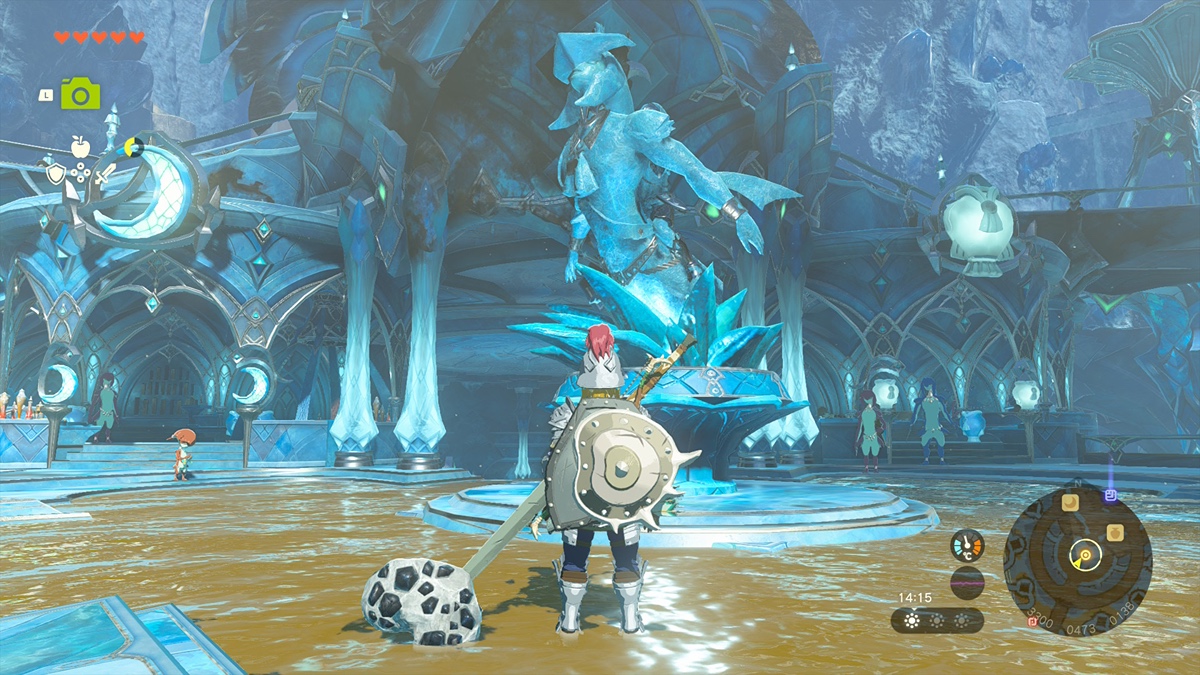Choose the sword weapon quick-swap icon
The height and width of the screenshot is (675, 1200).
[x=106, y=173]
